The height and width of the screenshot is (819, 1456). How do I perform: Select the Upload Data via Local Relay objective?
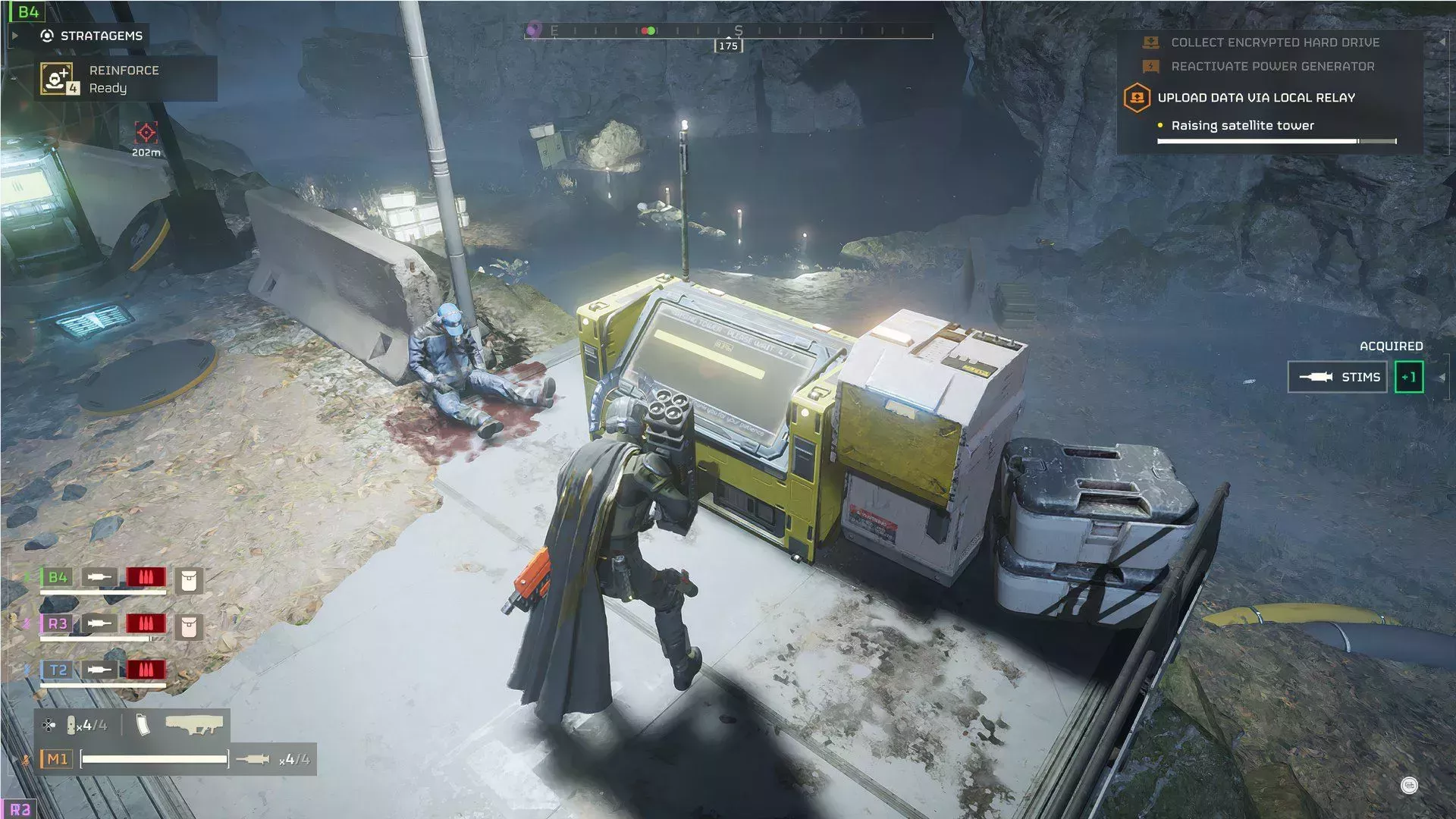click(x=1256, y=98)
